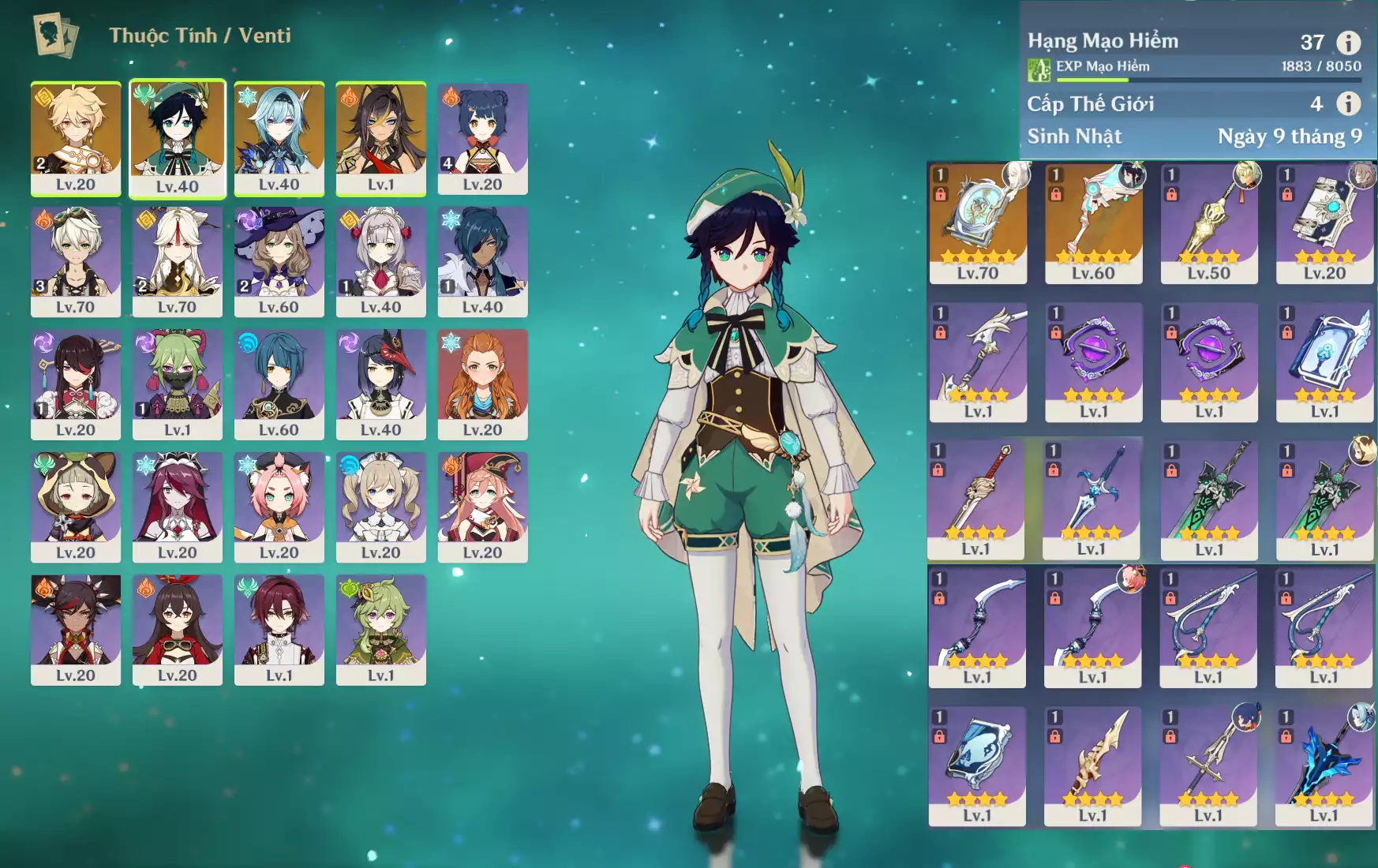Pick the Dehya Lv.1 character card
The image size is (1378, 868).
[x=381, y=139]
